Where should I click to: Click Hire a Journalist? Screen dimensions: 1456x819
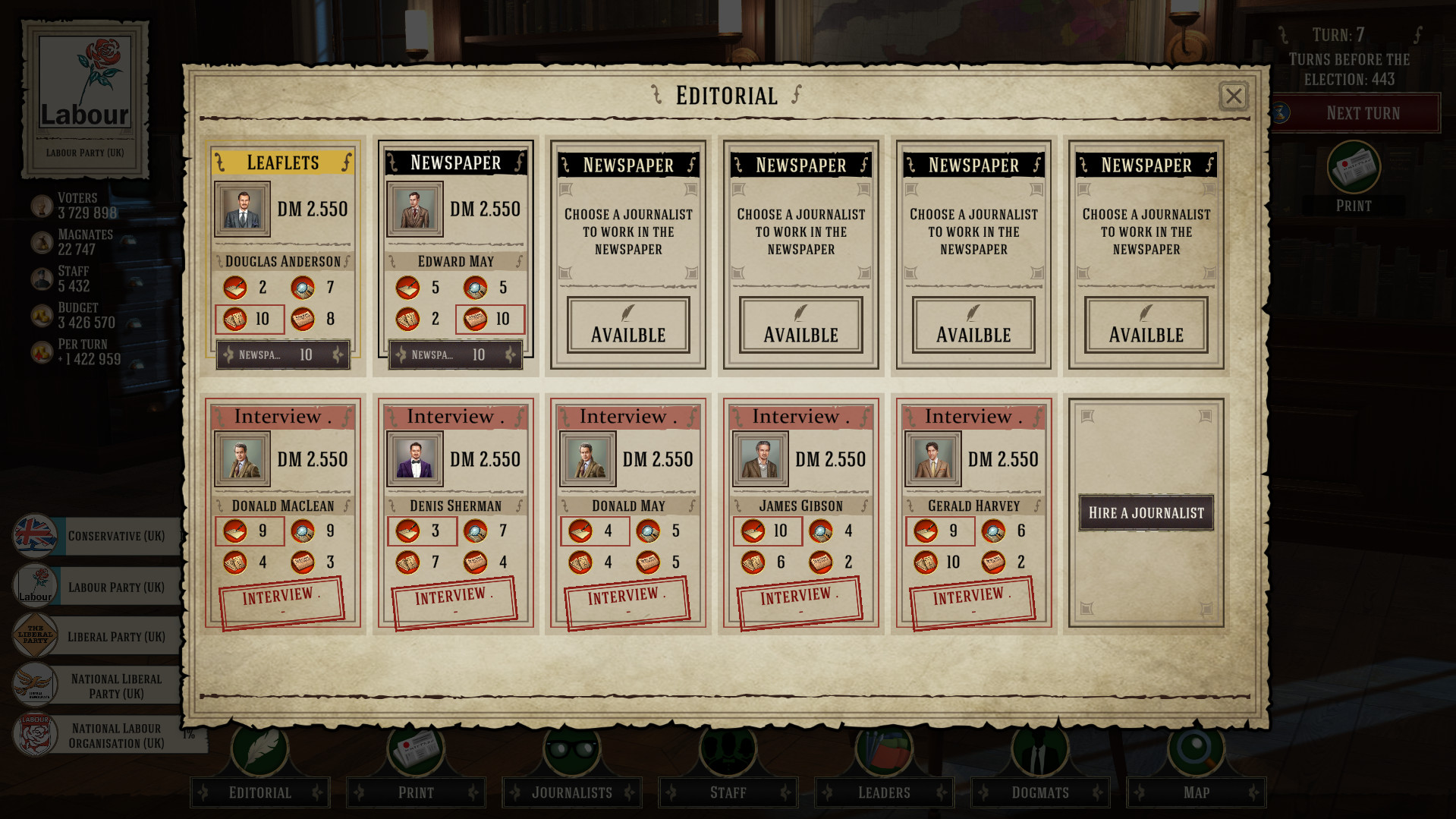(x=1145, y=512)
